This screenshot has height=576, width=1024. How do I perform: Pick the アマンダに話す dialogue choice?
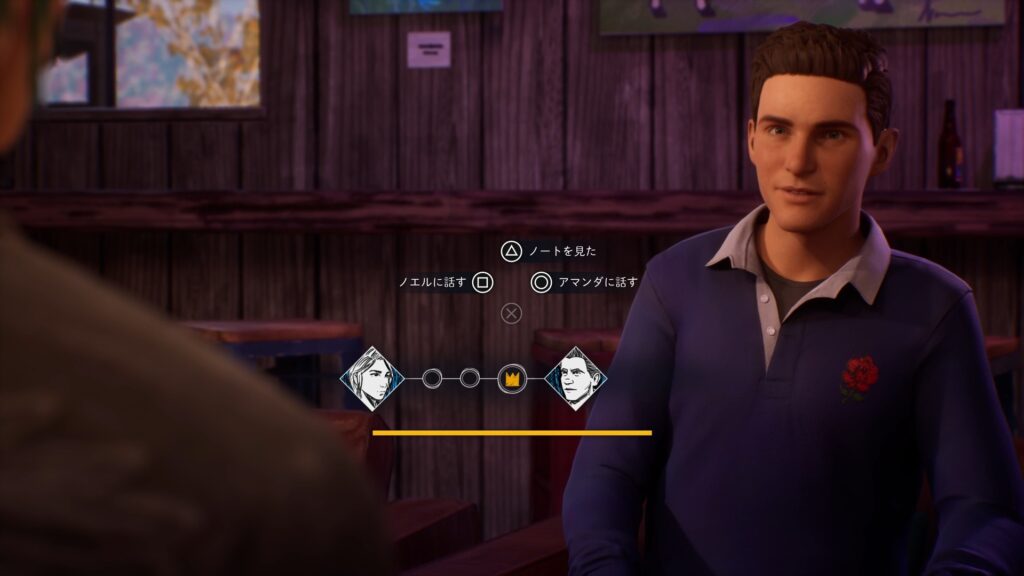coord(585,282)
